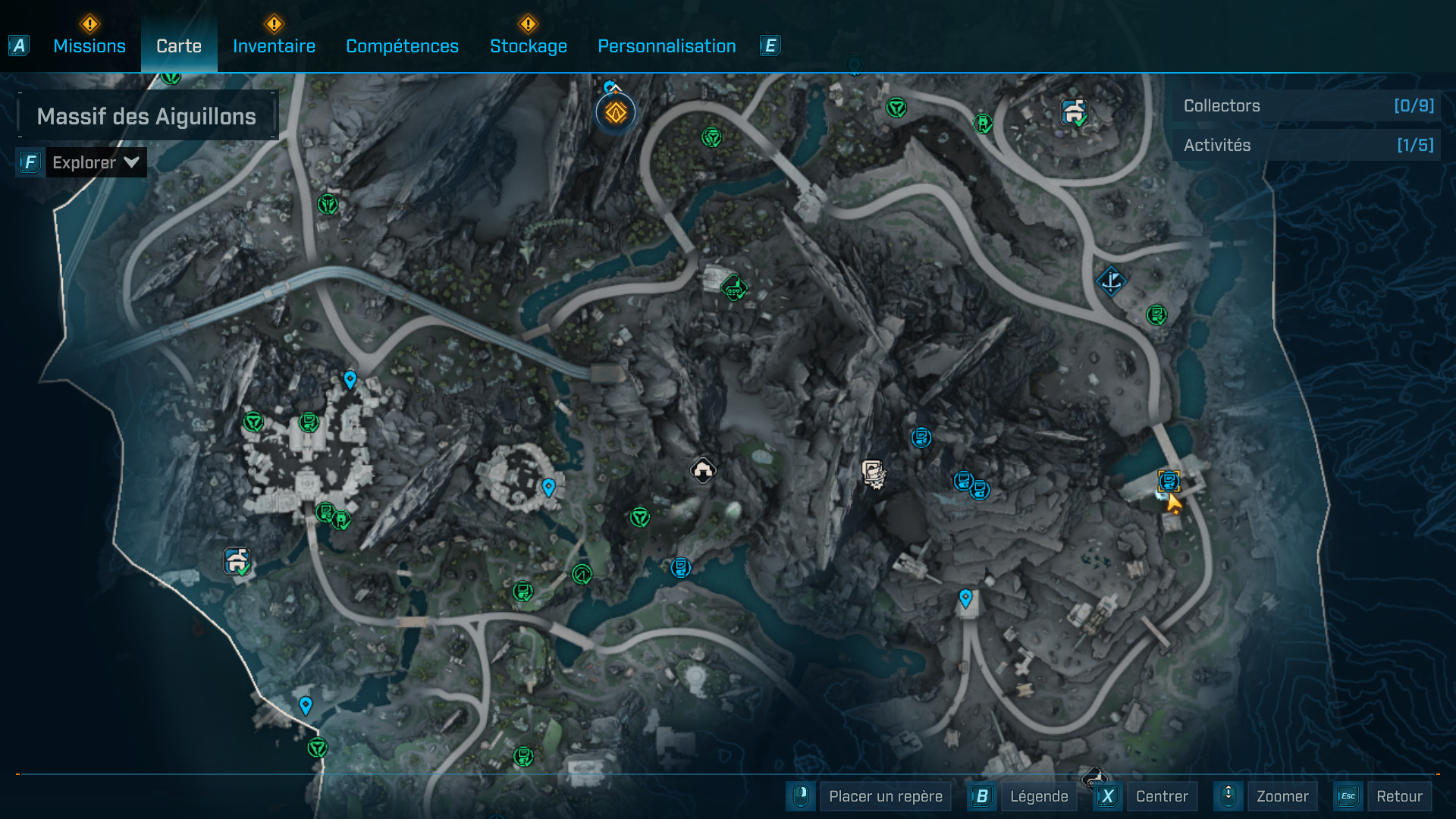Image resolution: width=1456 pixels, height=819 pixels.
Task: Click the mouse icon beside Placer un repère
Action: [800, 796]
